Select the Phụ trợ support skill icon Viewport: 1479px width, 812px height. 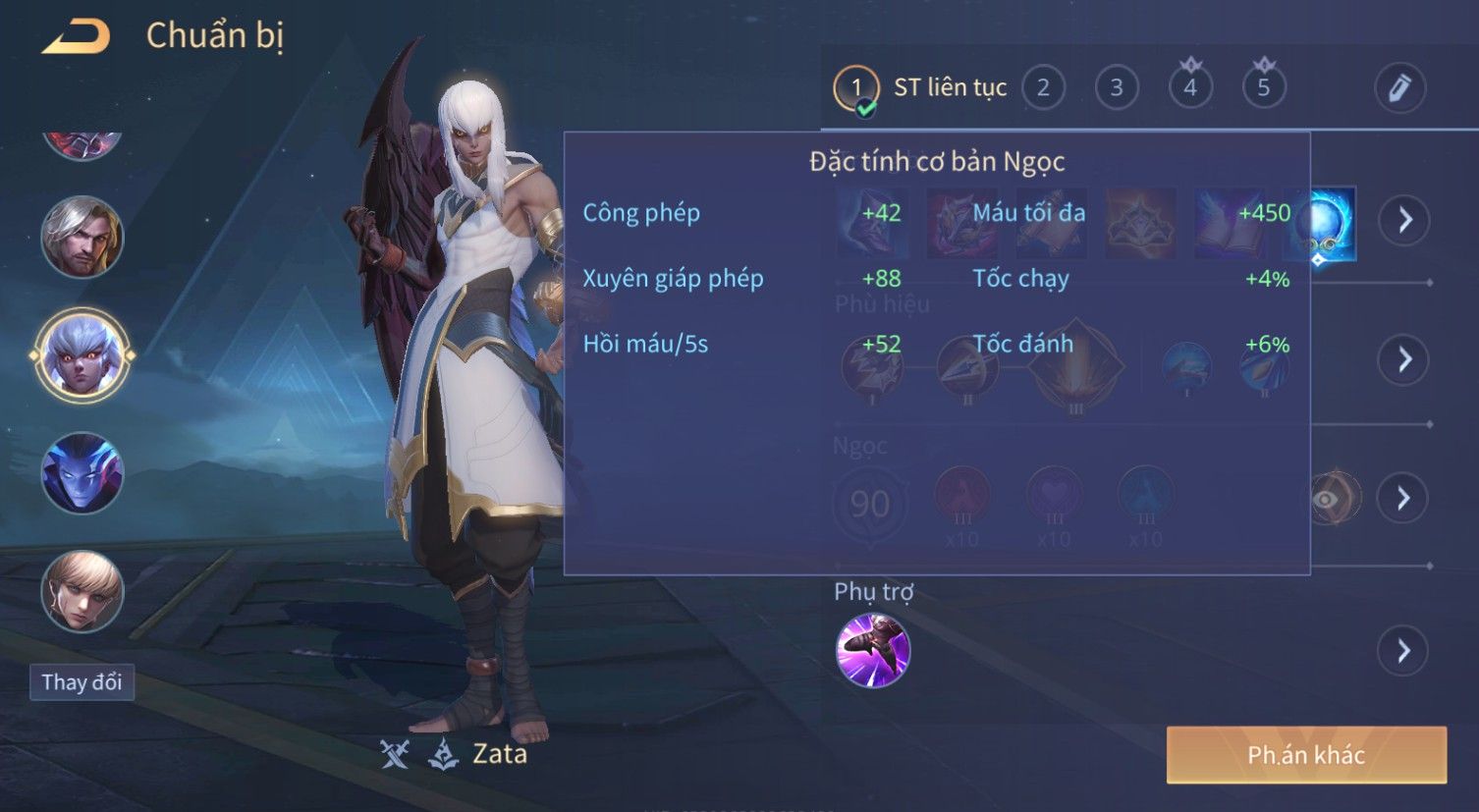pyautogui.click(x=873, y=650)
